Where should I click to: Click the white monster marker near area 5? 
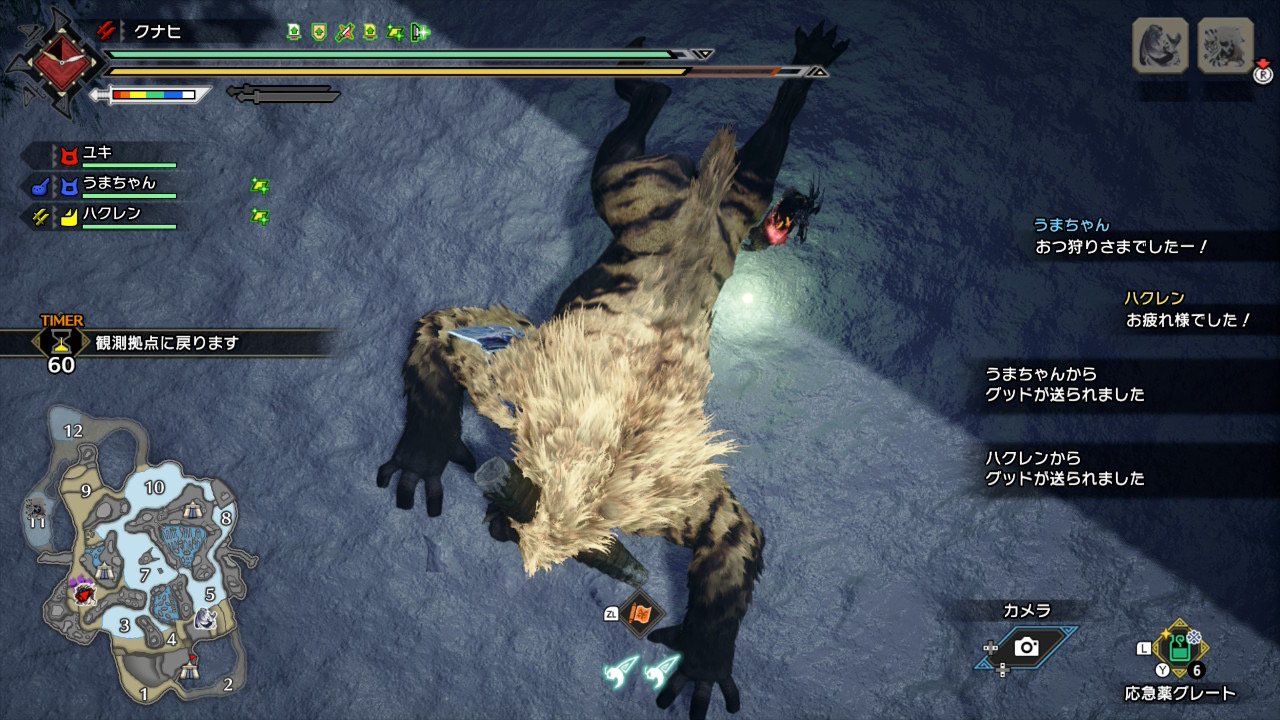coord(206,618)
